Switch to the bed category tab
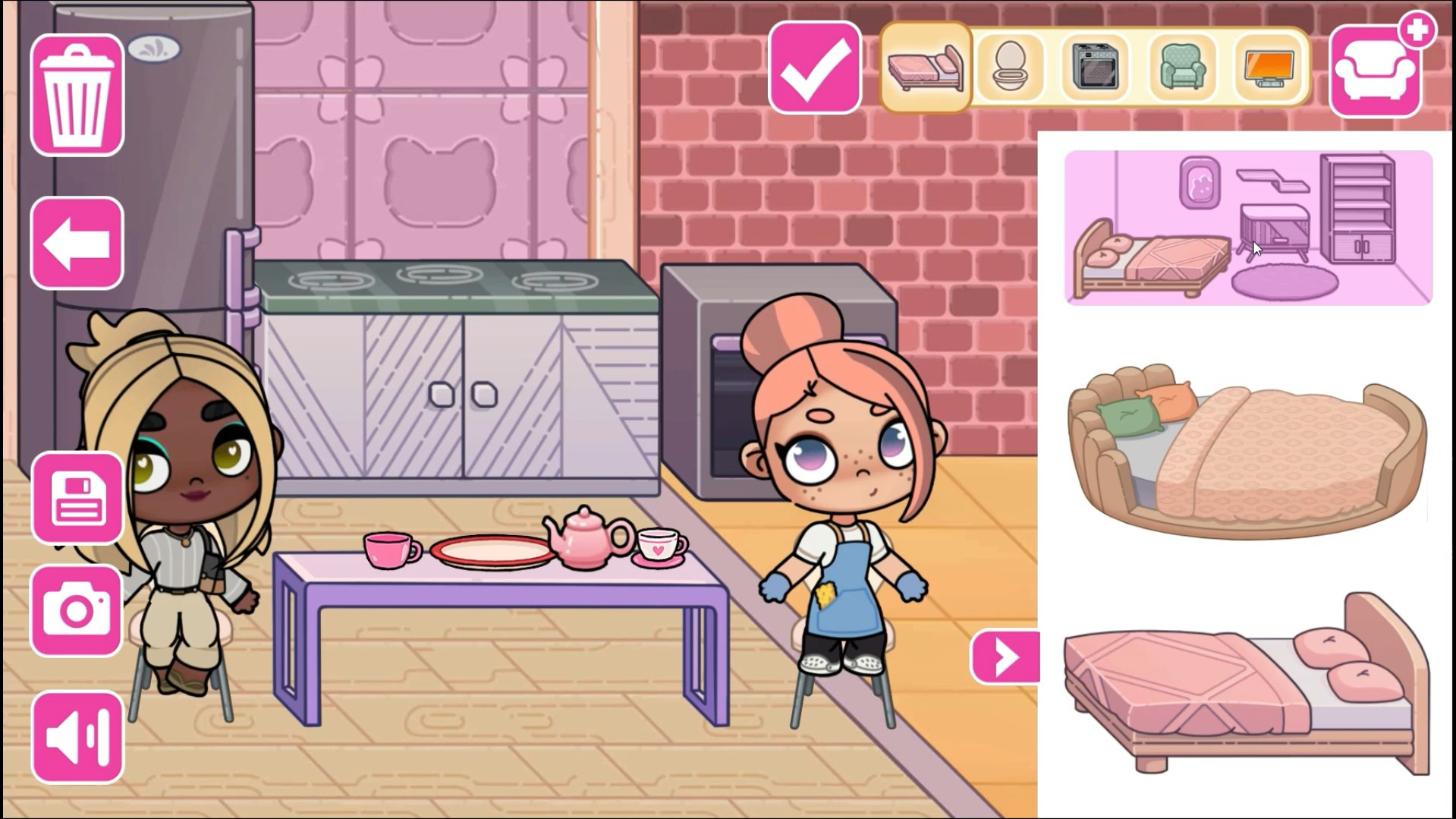The height and width of the screenshot is (819, 1456). (924, 67)
